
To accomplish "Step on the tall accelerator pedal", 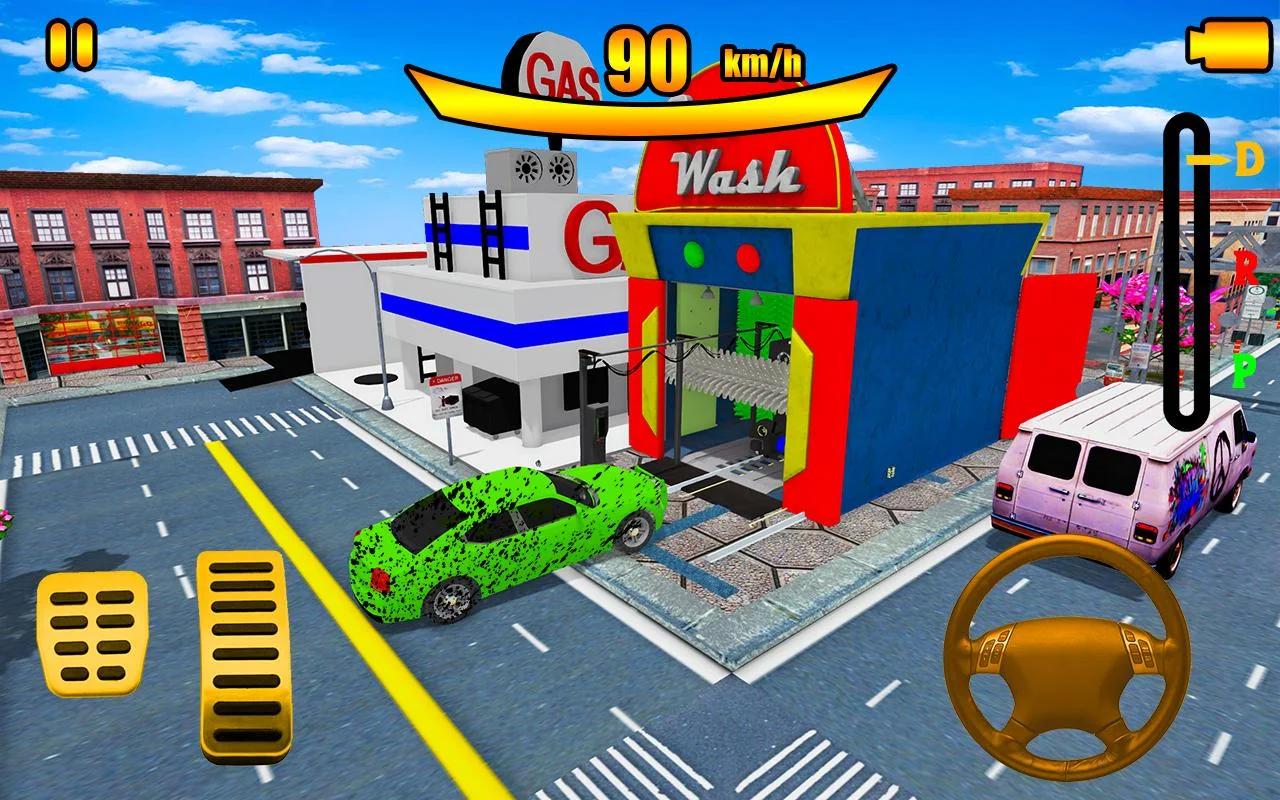I will [x=243, y=653].
